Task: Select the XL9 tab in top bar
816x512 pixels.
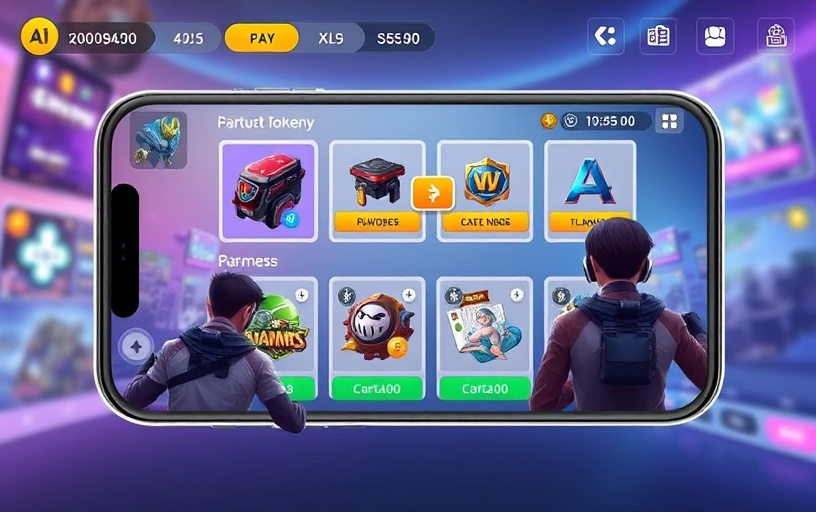Action: [x=331, y=38]
